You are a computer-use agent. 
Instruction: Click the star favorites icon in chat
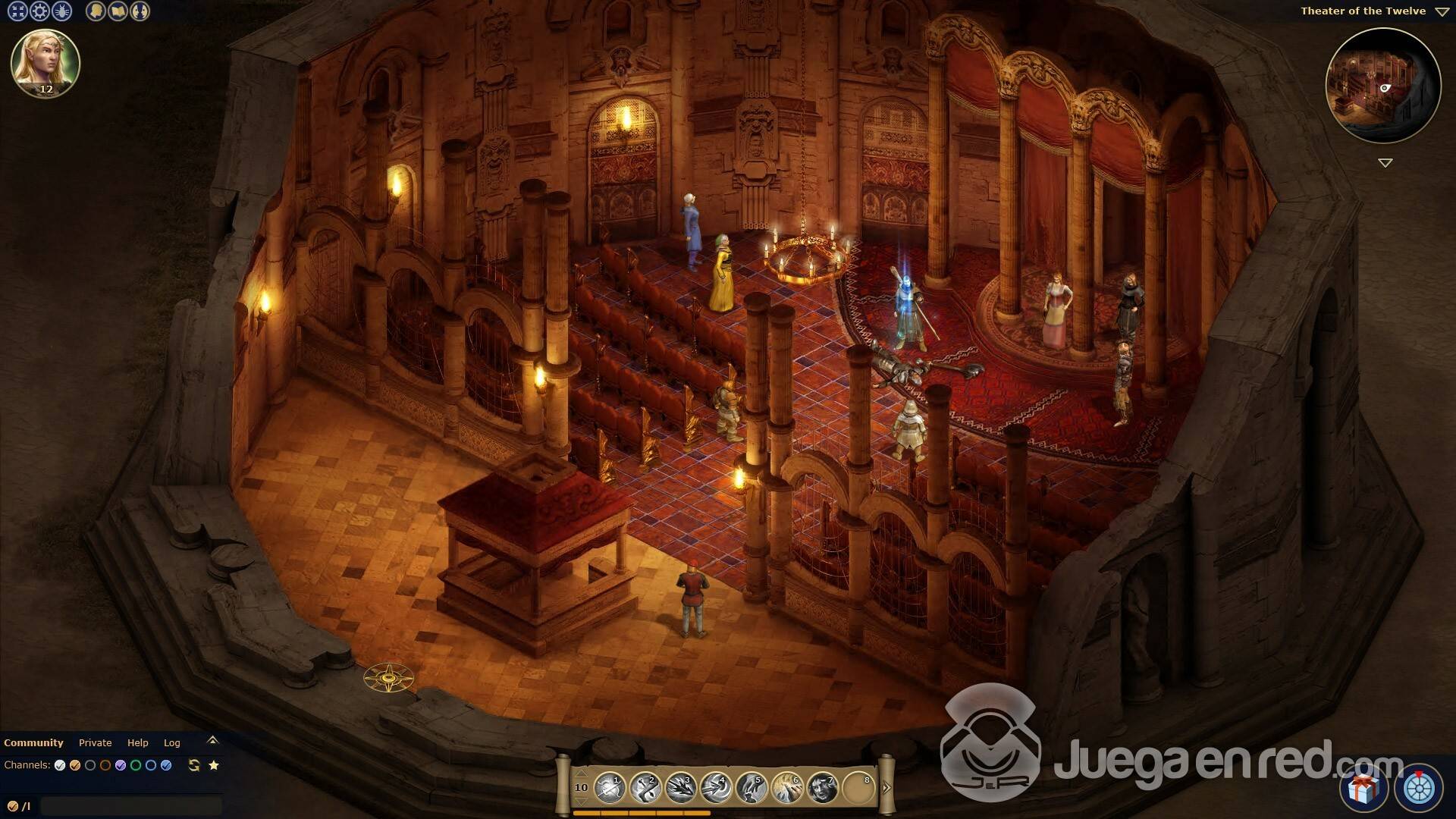pyautogui.click(x=214, y=766)
